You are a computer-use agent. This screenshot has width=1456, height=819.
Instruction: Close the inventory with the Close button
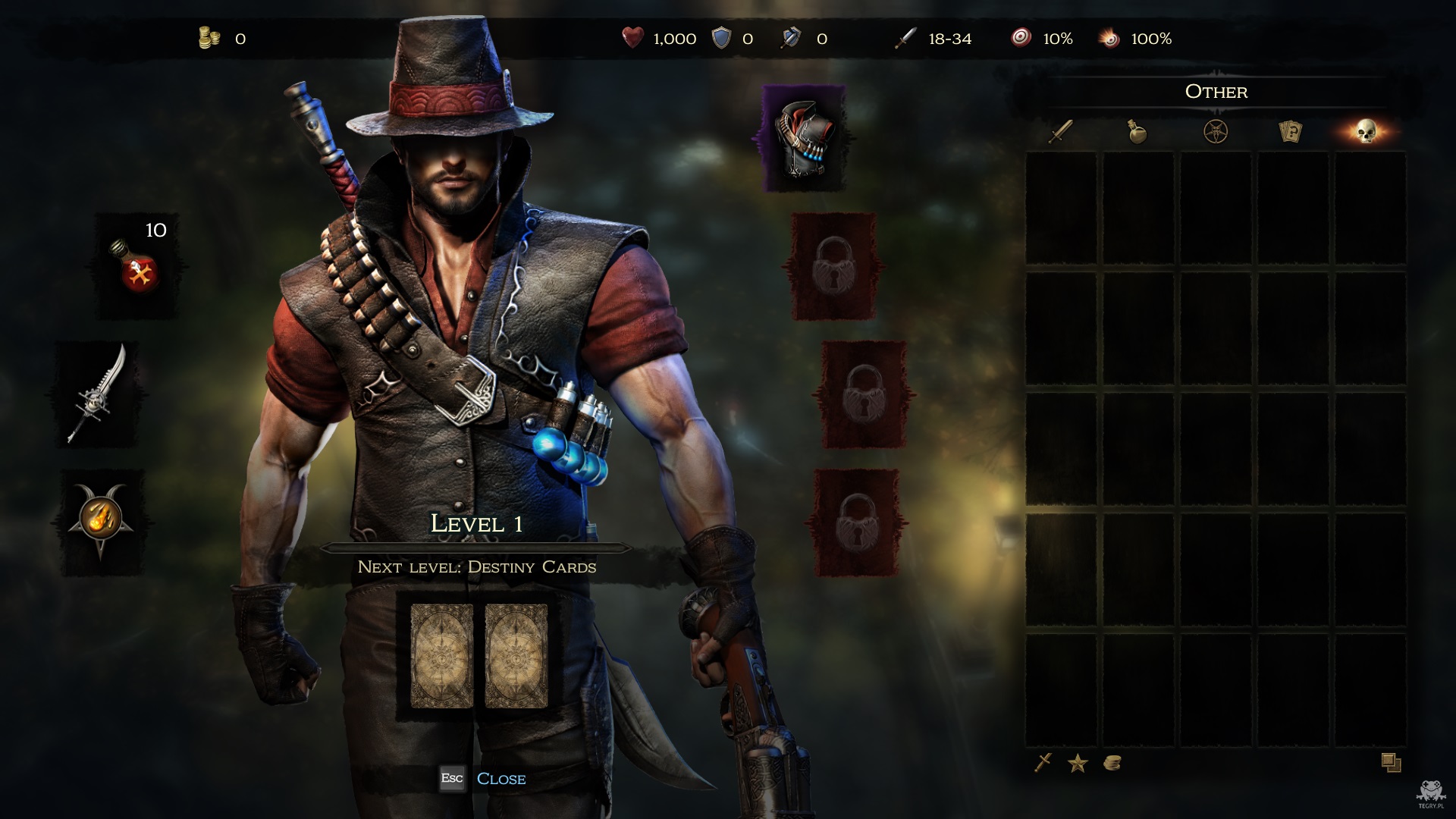(x=500, y=779)
